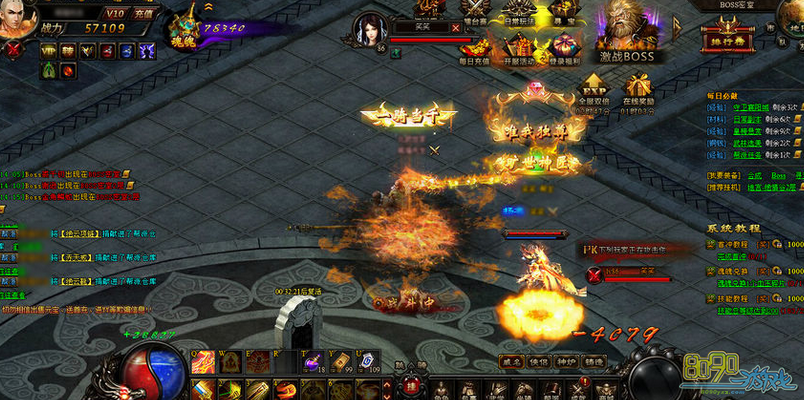Screen dimensions: 804x400
Task: Use the blue scroll hotbar slot
Action: [367, 361]
